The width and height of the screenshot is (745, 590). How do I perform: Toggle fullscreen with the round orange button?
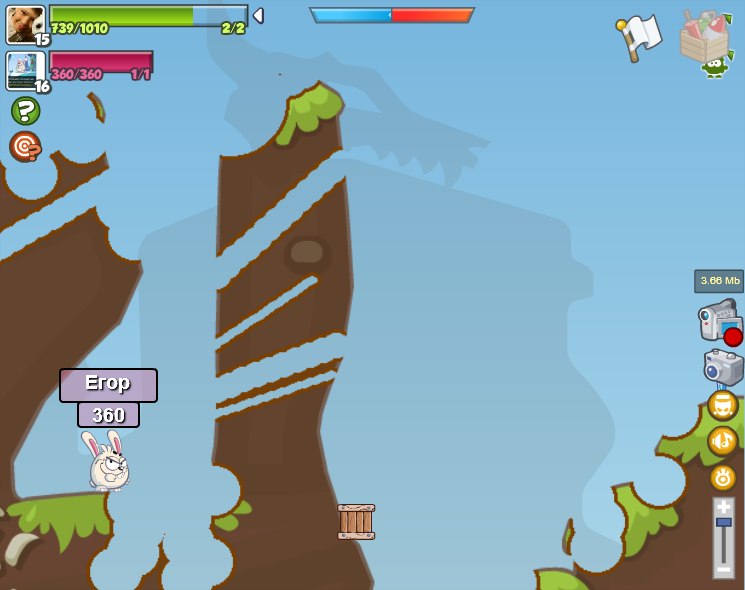pos(722,405)
